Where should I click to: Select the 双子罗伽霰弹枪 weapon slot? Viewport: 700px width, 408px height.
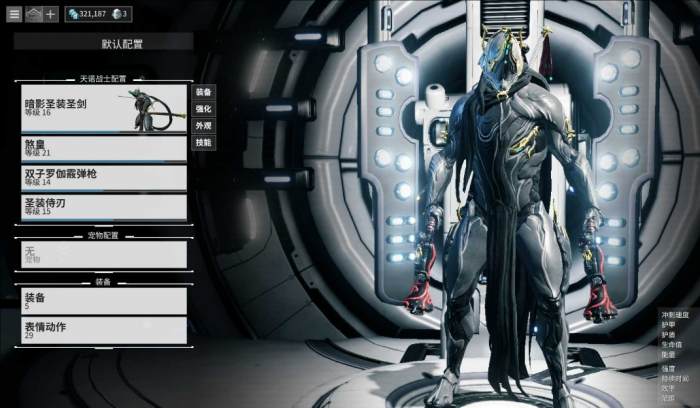[103, 178]
